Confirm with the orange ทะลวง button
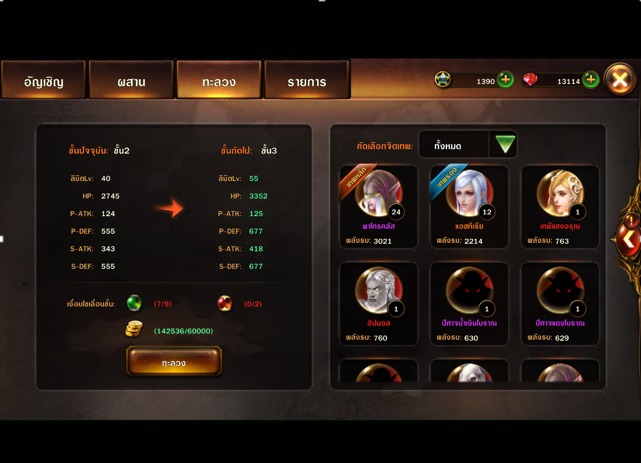The image size is (641, 463). pyautogui.click(x=174, y=362)
